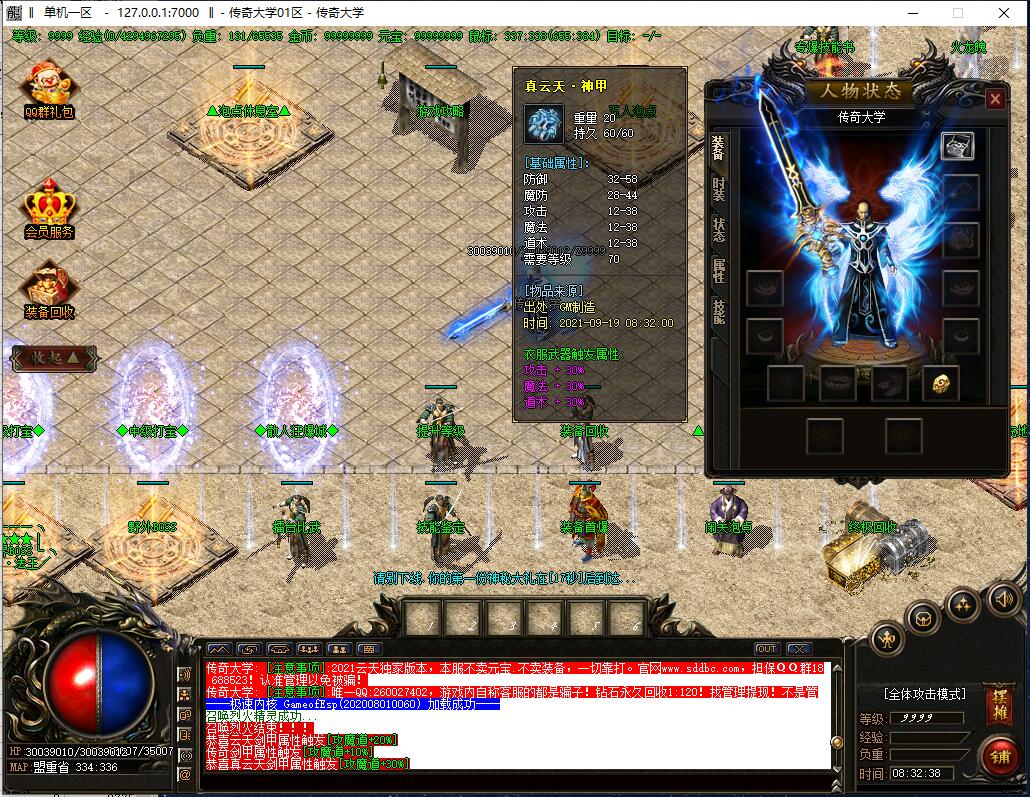Select the 技能 skills tab
Image resolution: width=1030 pixels, height=797 pixels.
(x=718, y=311)
